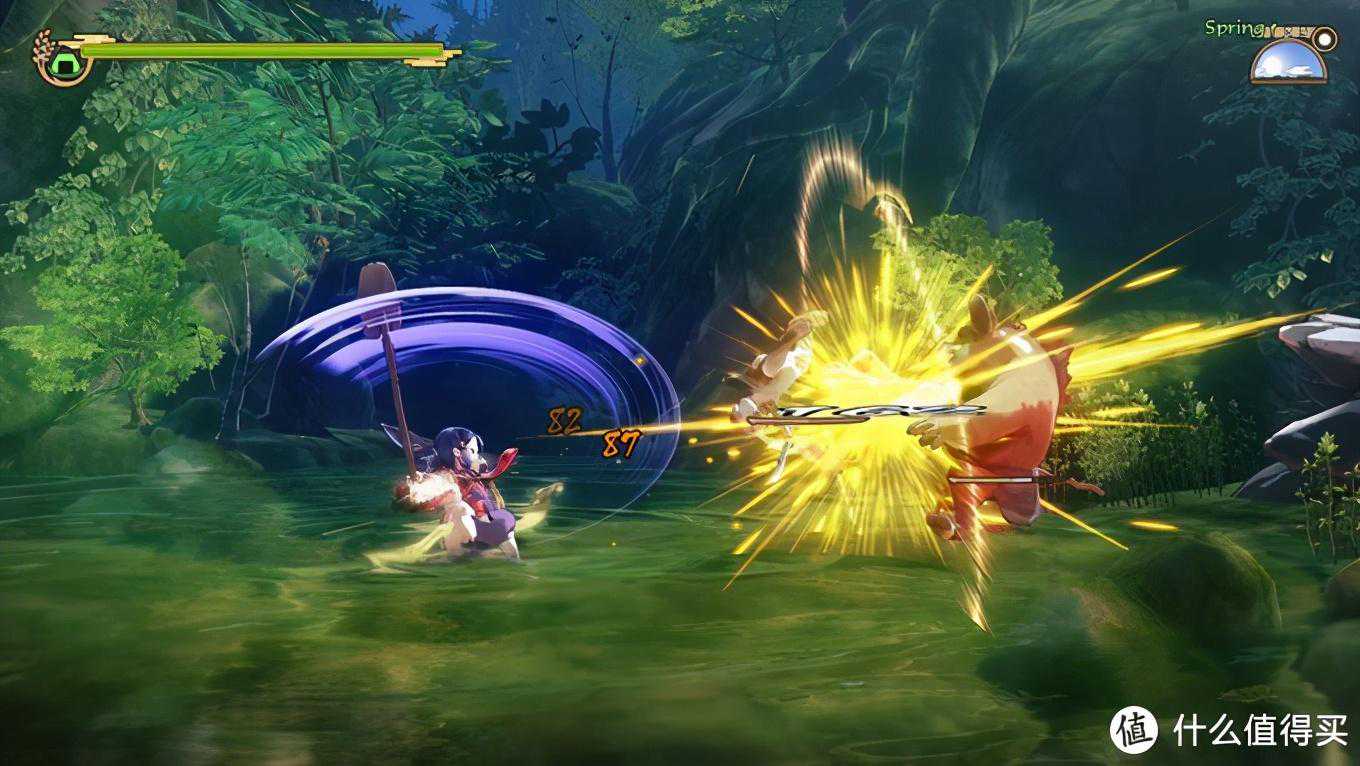
Task: Select the sky dome time-of-day dial
Action: click(x=1287, y=62)
